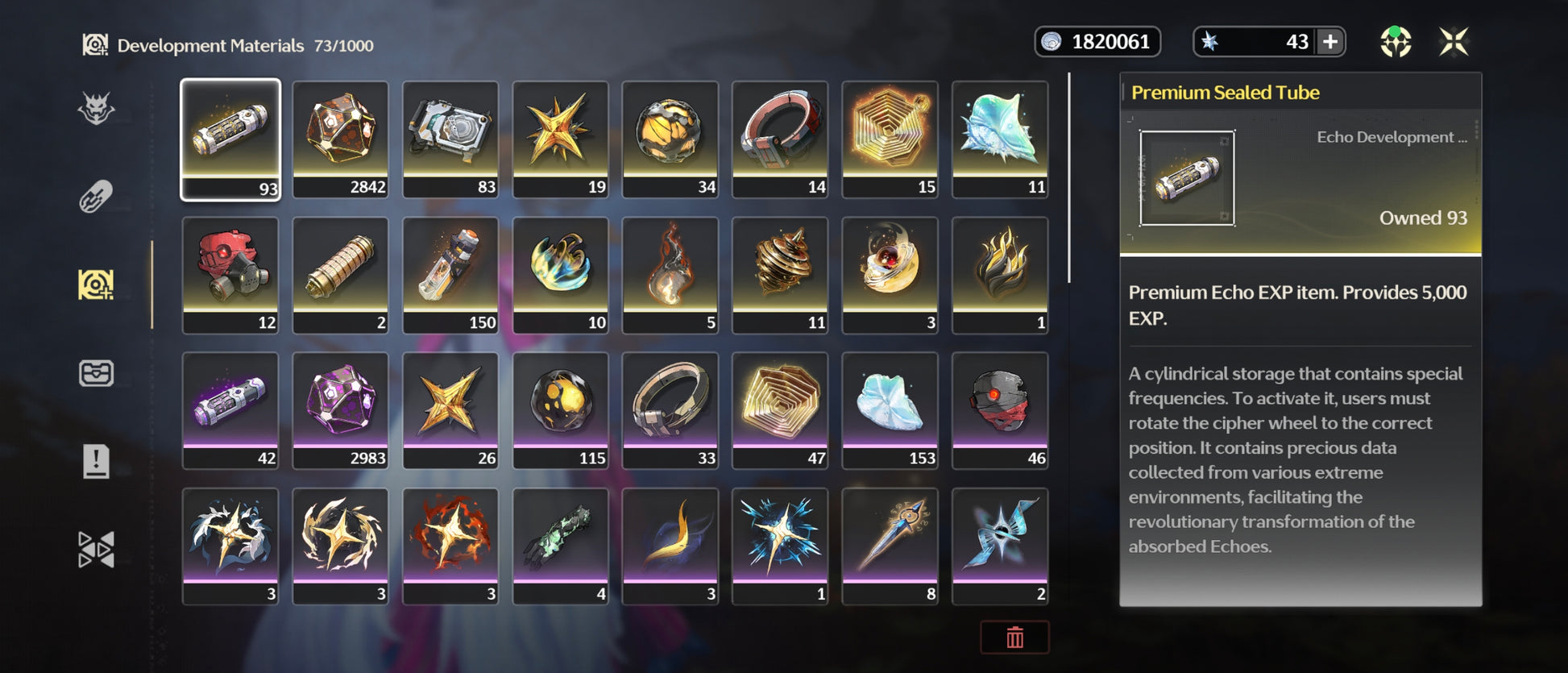The height and width of the screenshot is (673, 1568).
Task: Open the capsule-shaped category tab
Action: point(96,197)
